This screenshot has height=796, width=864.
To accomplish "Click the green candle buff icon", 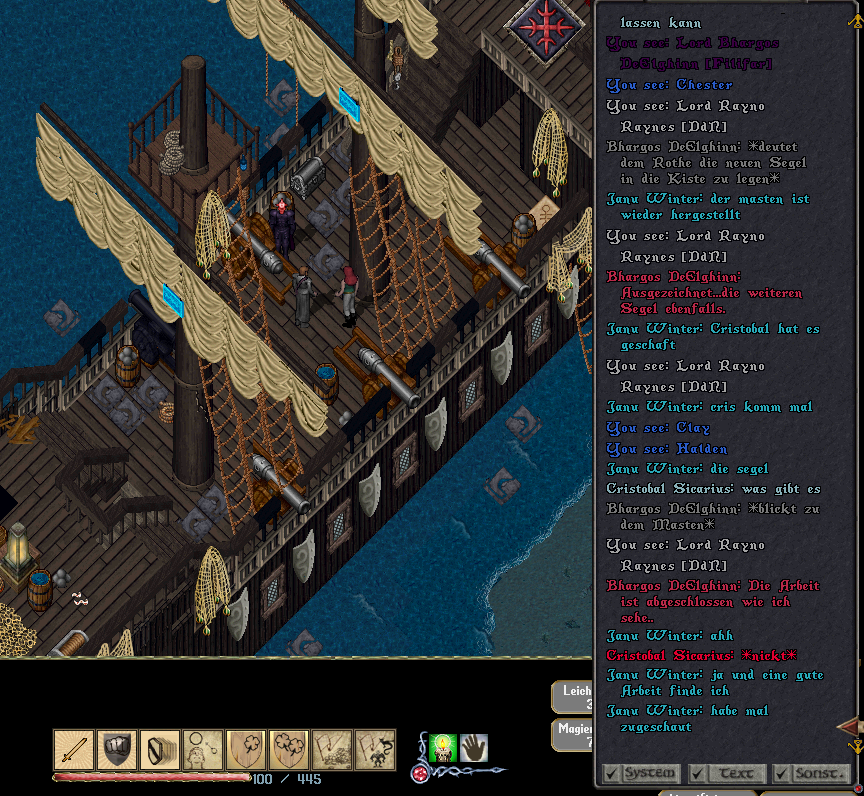I will click(442, 748).
